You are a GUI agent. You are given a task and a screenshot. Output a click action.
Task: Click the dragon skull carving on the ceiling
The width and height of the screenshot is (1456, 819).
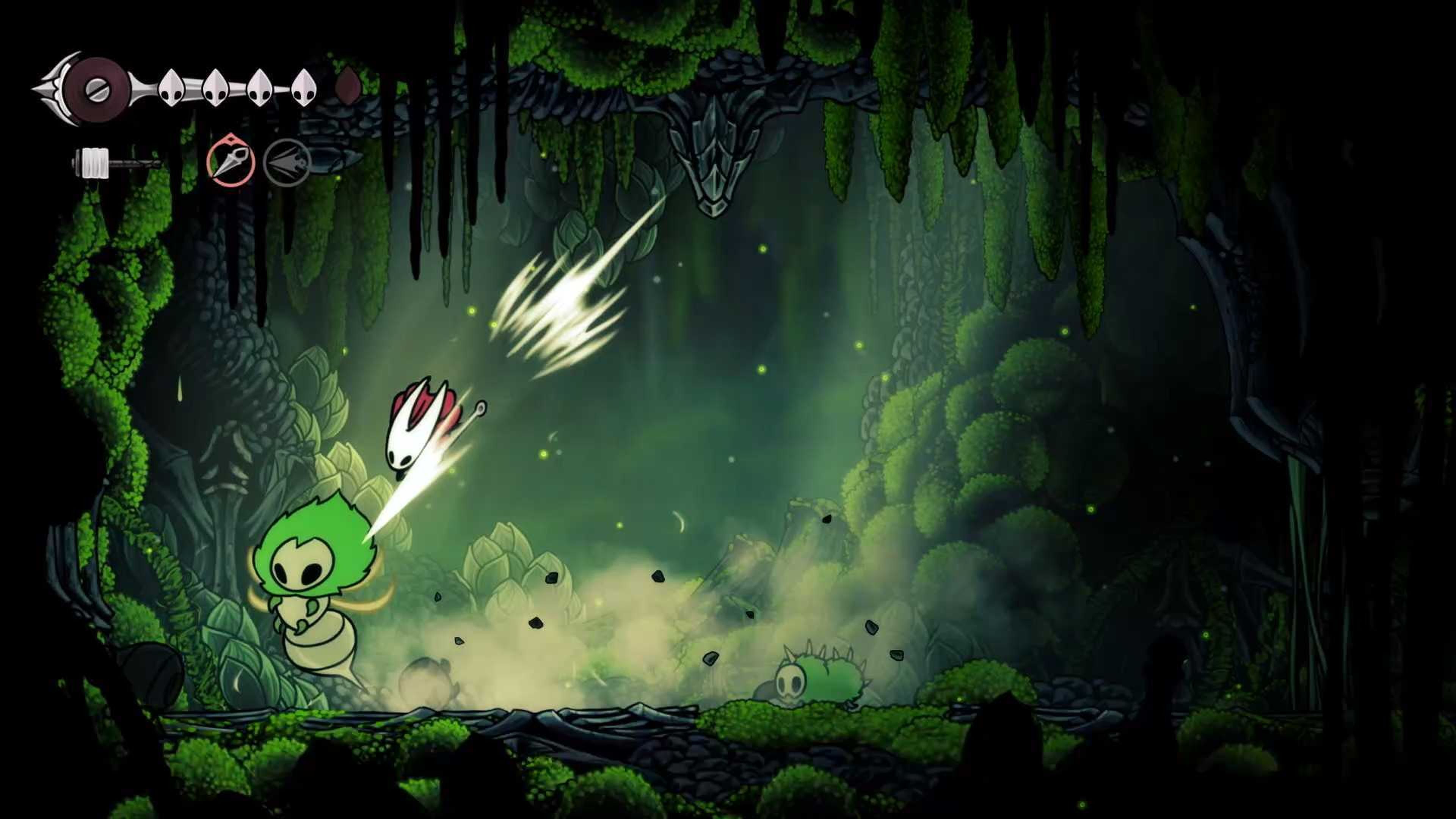(715, 152)
